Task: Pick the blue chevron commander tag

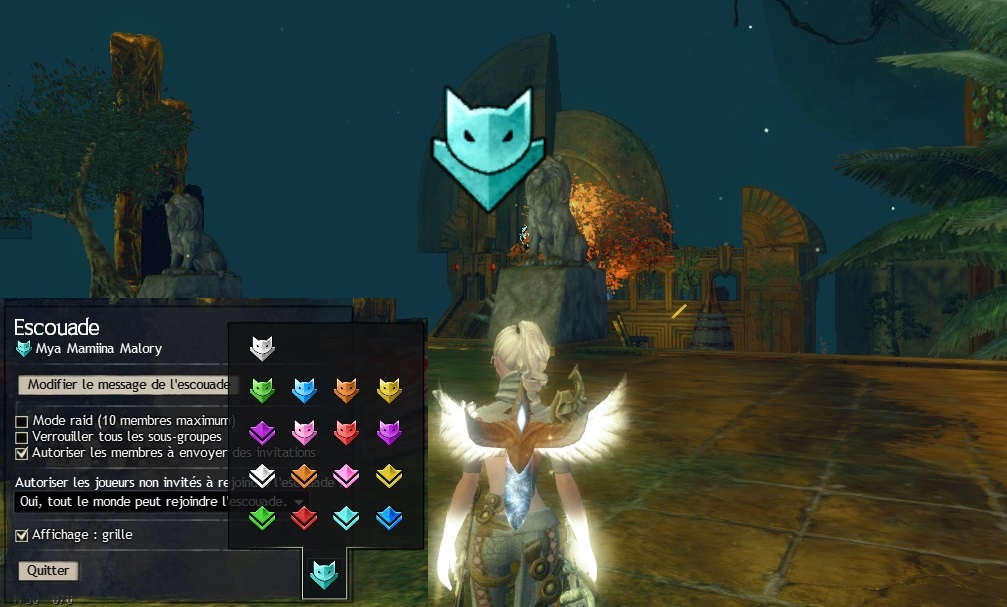Action: pyautogui.click(x=388, y=517)
